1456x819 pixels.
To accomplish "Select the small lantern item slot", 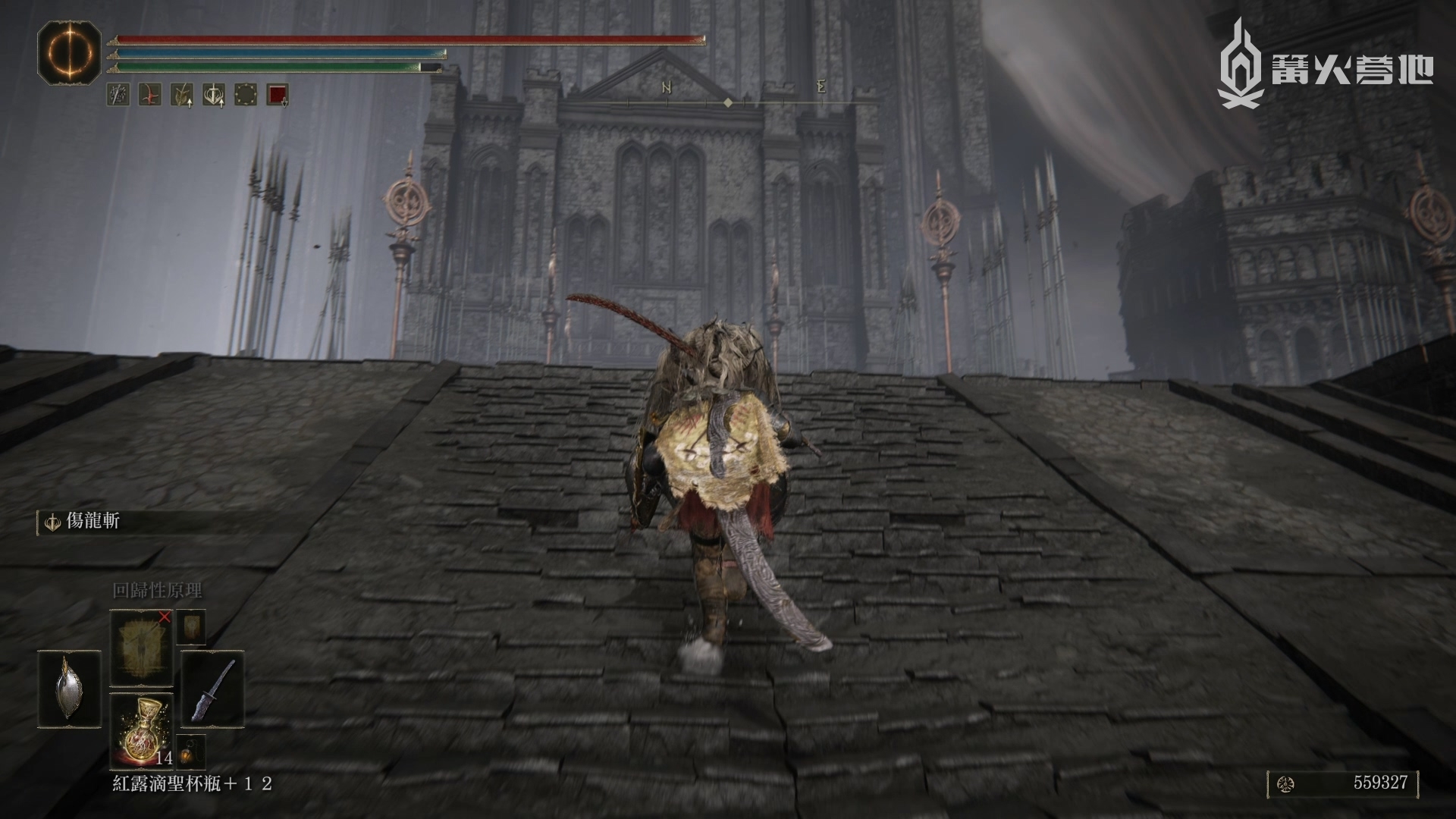I will (x=190, y=752).
